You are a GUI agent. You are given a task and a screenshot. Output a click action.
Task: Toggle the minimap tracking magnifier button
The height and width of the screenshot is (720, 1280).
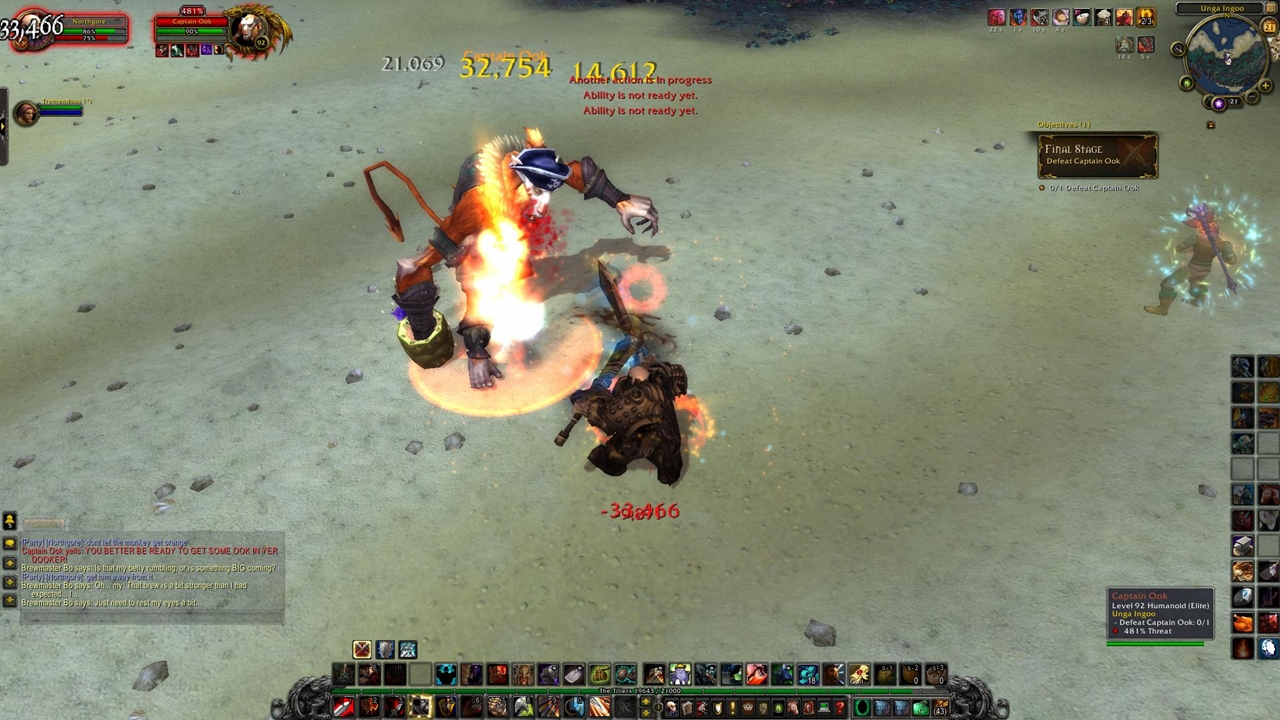[x=1179, y=49]
